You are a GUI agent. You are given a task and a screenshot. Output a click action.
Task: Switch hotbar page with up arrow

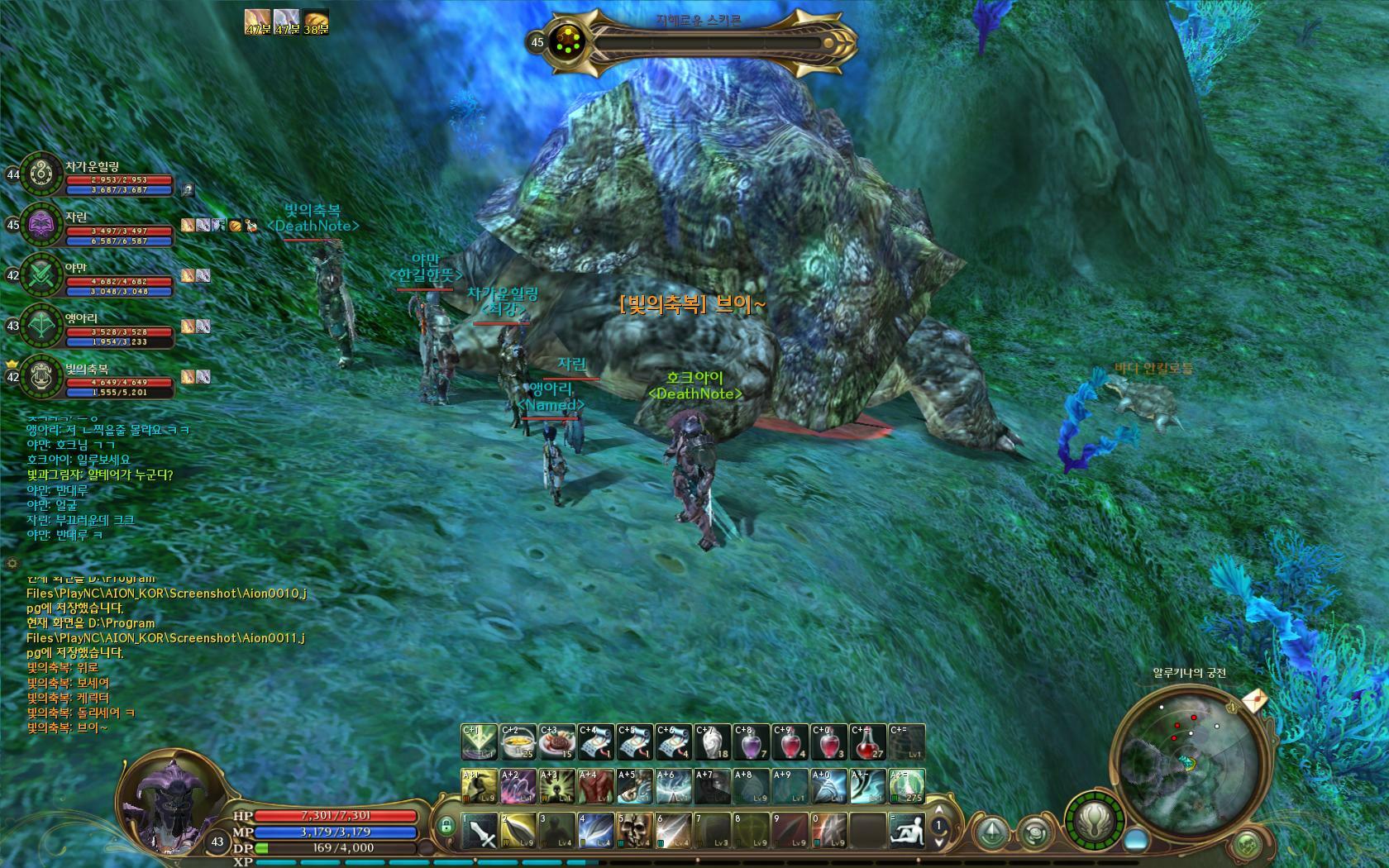click(938, 810)
